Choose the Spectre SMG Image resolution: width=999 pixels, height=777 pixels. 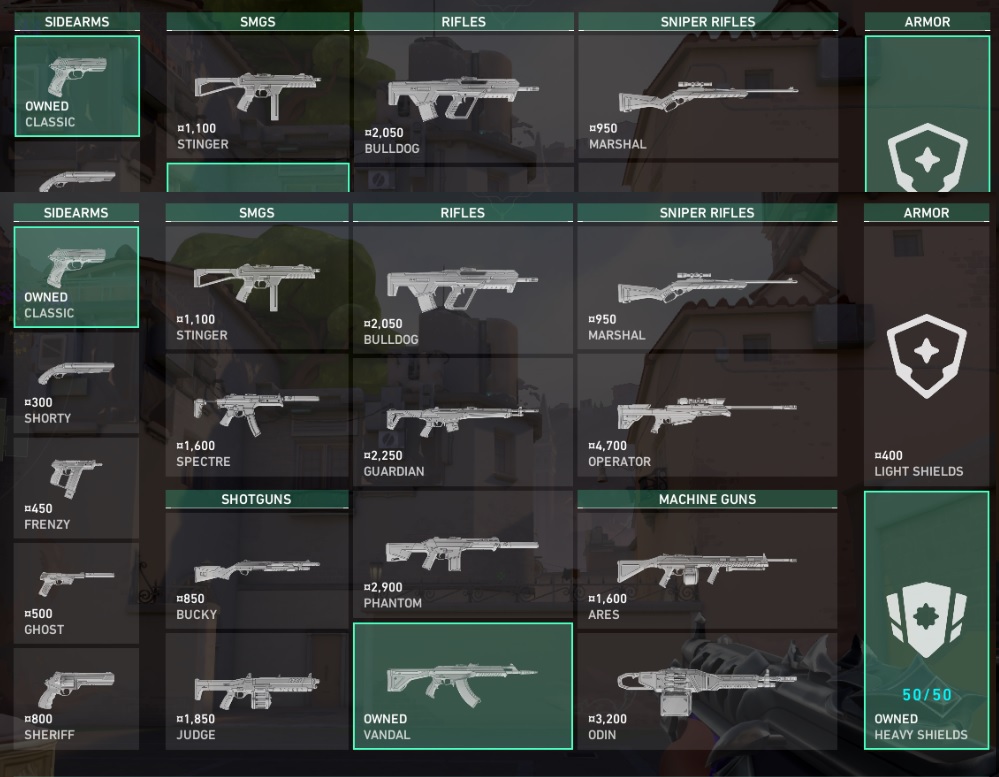coord(257,420)
